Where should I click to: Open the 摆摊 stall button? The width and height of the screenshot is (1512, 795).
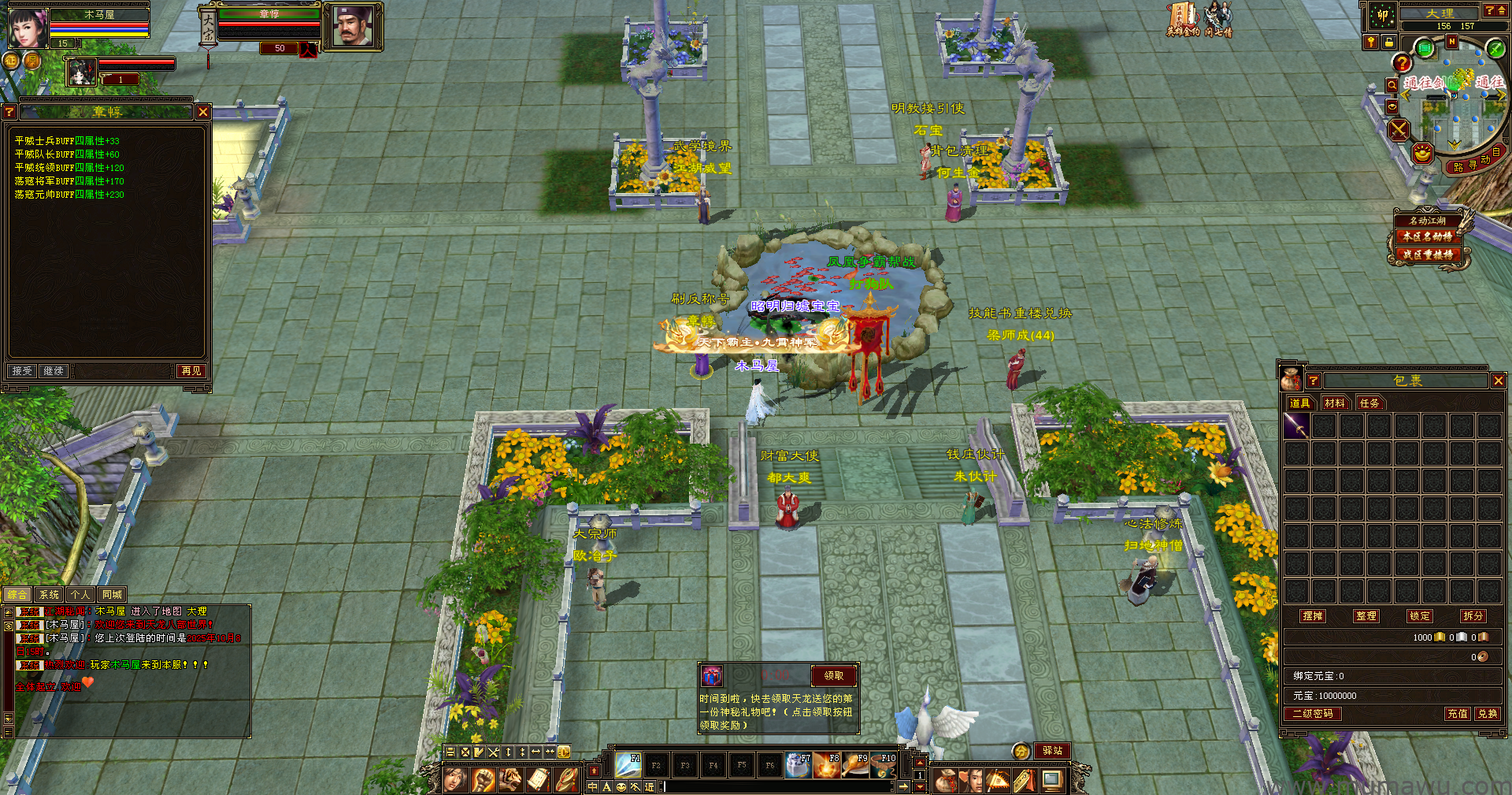(1313, 616)
